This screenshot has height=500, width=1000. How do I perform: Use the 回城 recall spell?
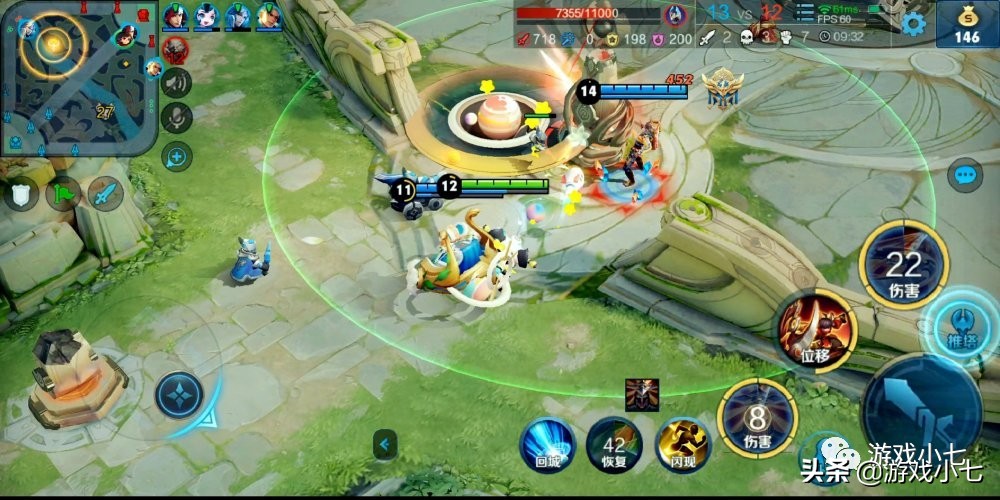click(x=546, y=442)
